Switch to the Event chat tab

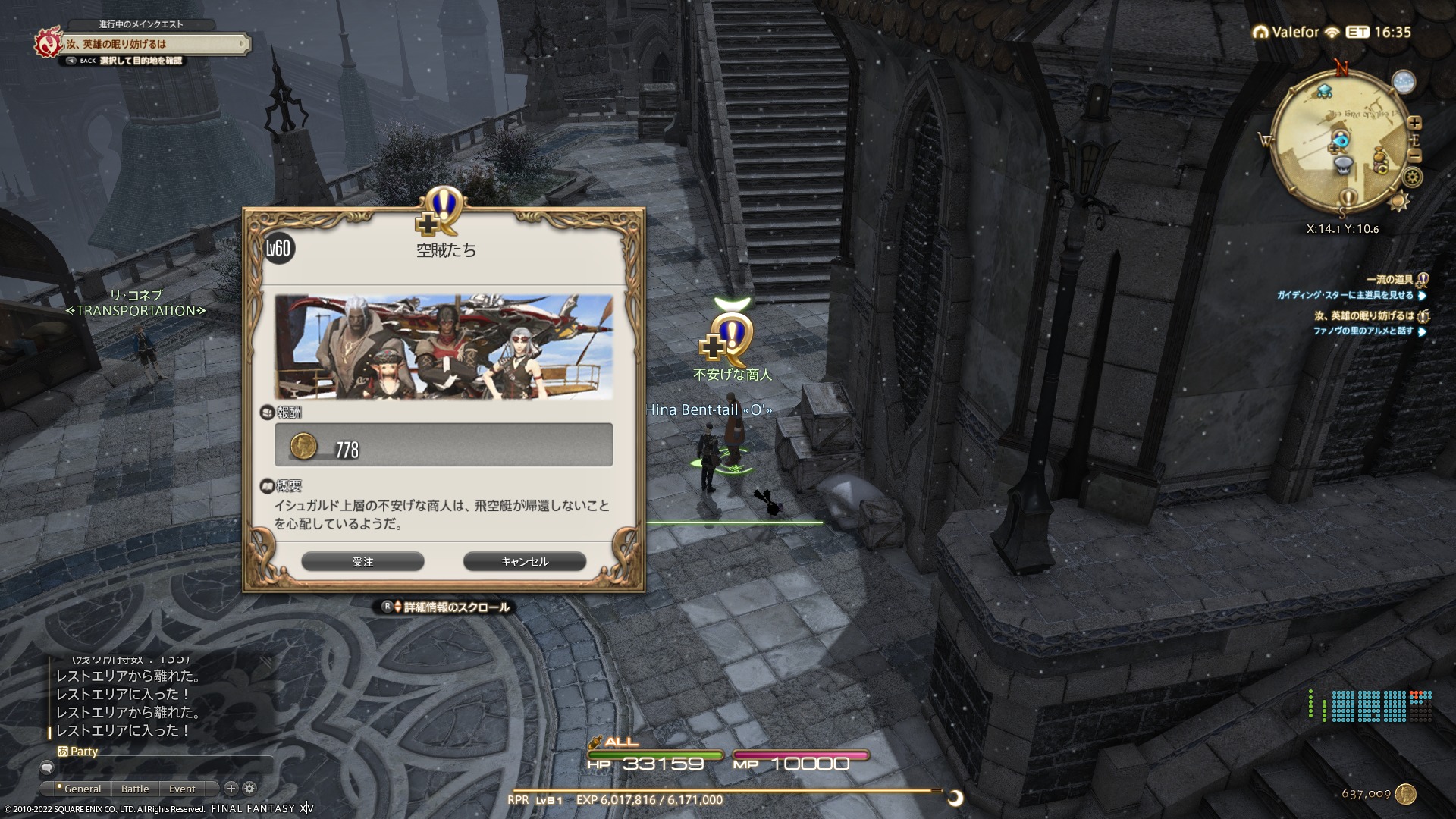coord(182,789)
